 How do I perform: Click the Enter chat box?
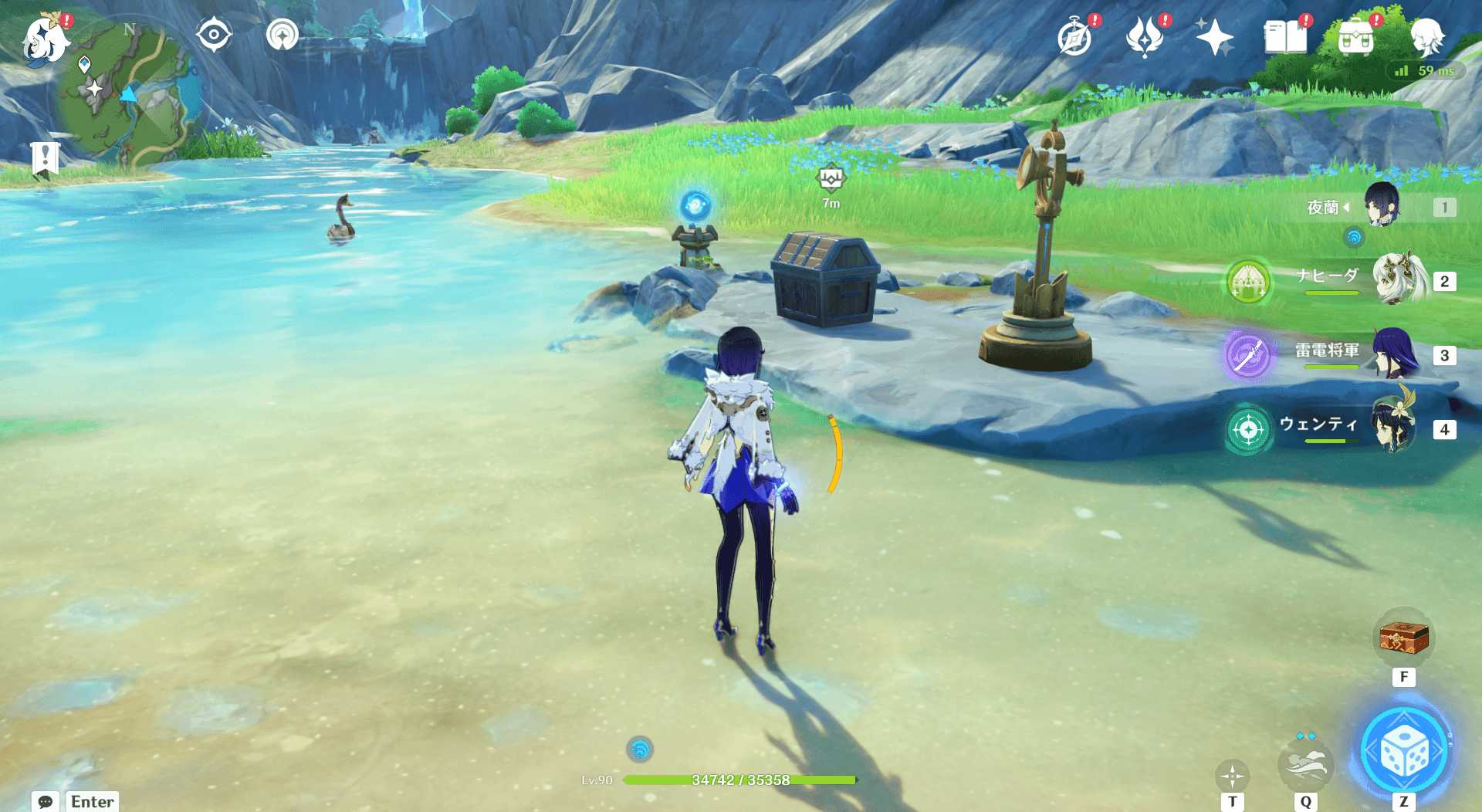93,801
